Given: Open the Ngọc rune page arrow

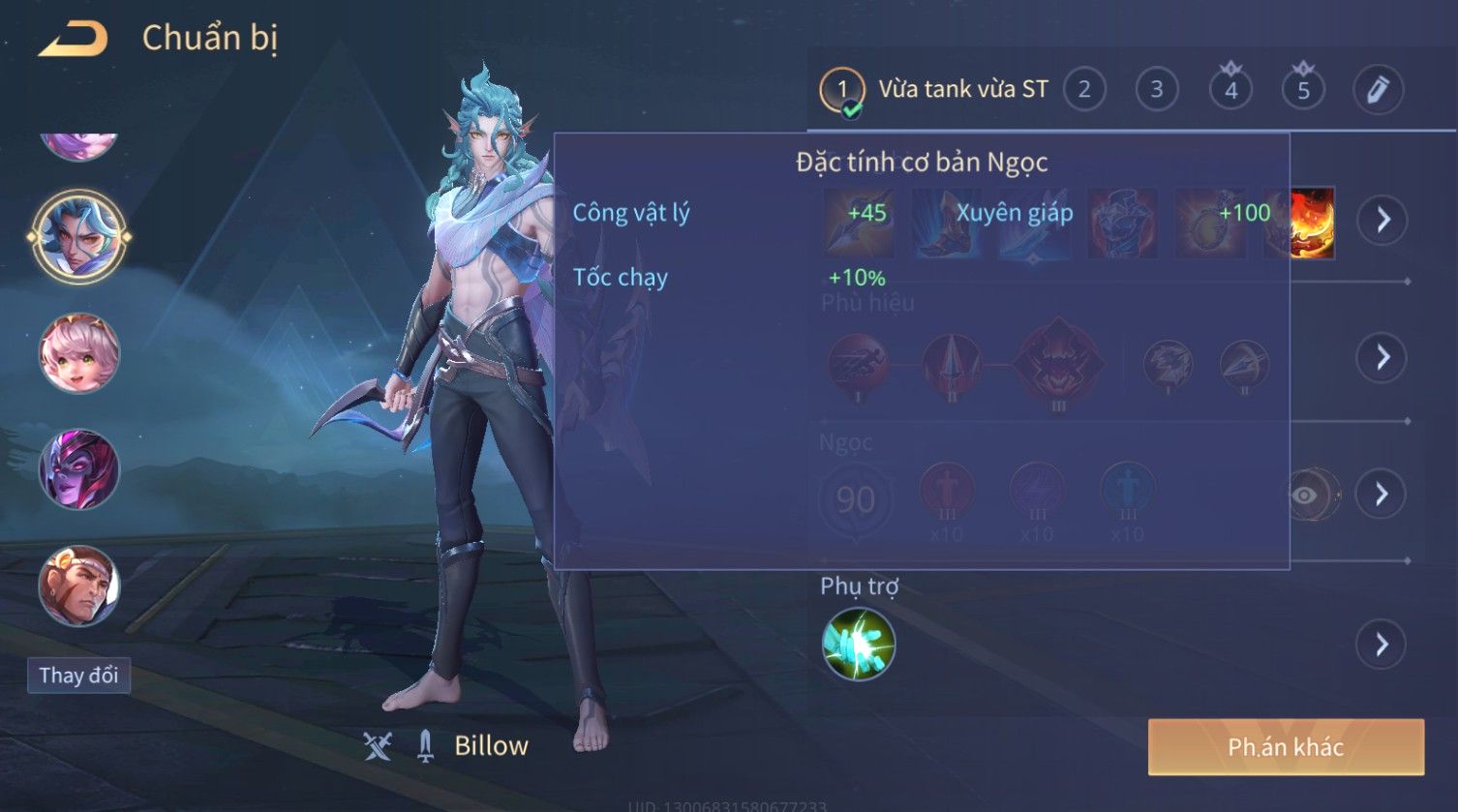Looking at the screenshot, I should coord(1382,495).
